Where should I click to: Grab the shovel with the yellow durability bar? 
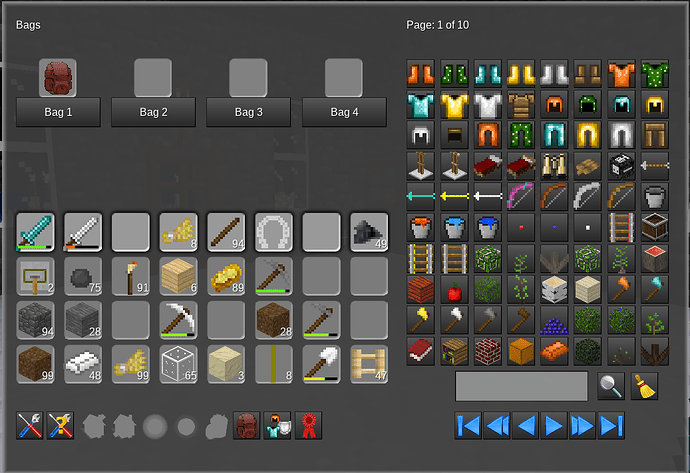point(322,363)
